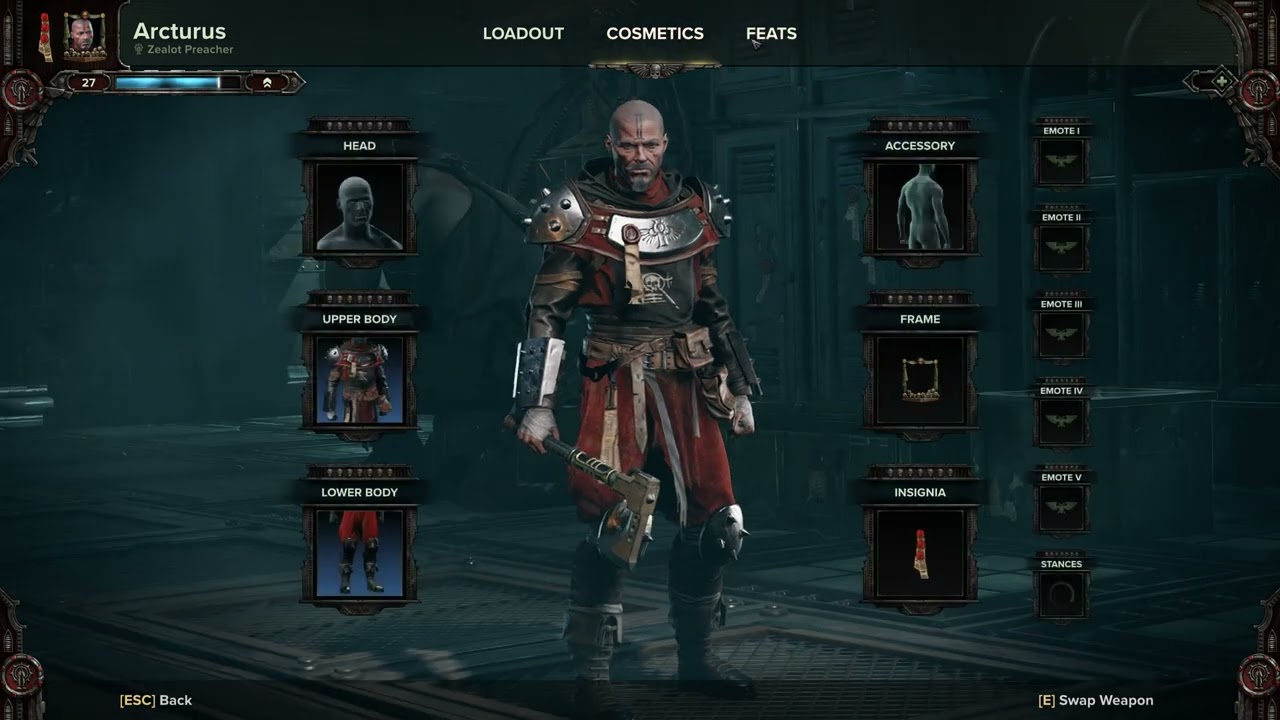Viewport: 1280px width, 720px height.
Task: Click the Emote IV slot
Action: click(1061, 421)
